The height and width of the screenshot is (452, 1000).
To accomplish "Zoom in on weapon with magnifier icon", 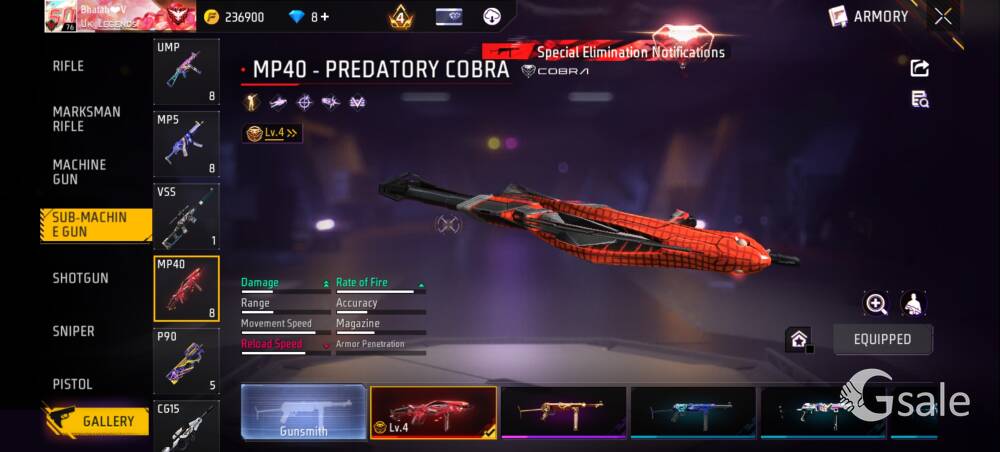I will click(876, 304).
